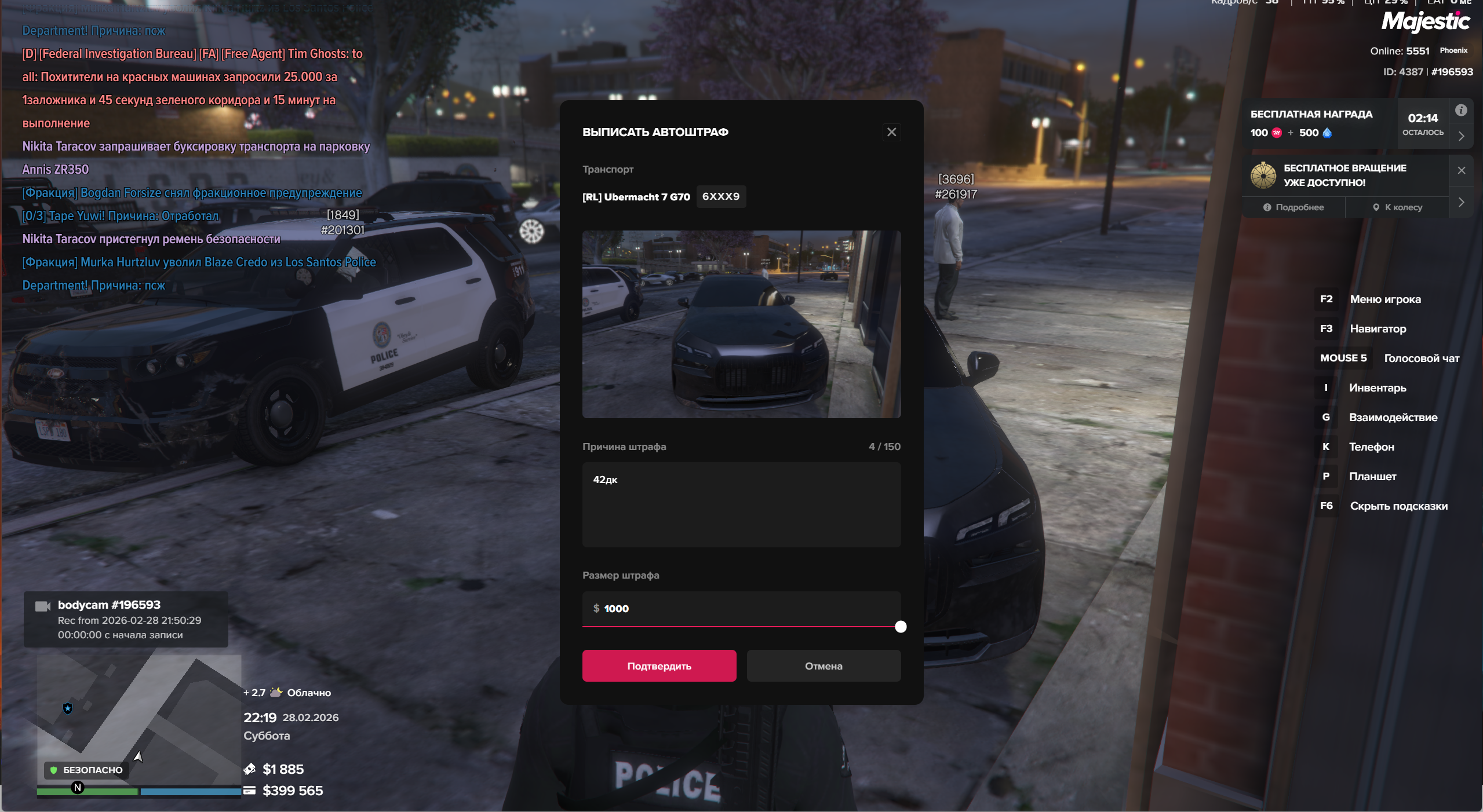This screenshot has height=812, width=1483.
Task: Click the free spin wheel icon
Action: pyautogui.click(x=1263, y=175)
